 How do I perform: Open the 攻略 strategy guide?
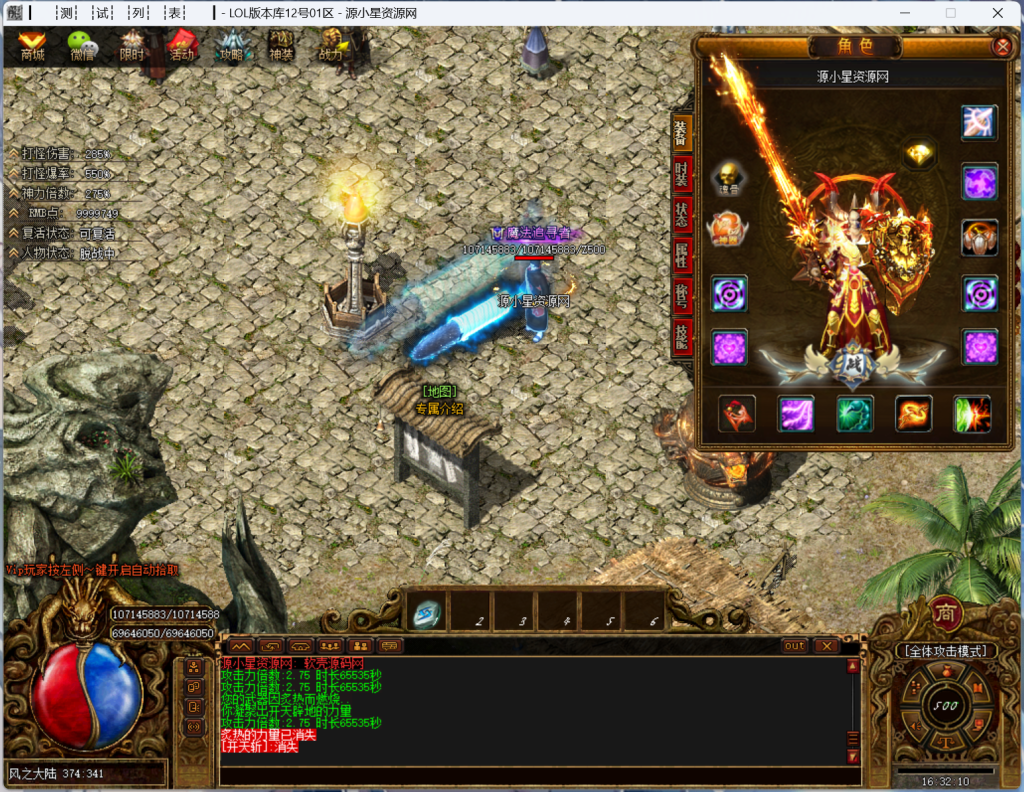click(231, 46)
